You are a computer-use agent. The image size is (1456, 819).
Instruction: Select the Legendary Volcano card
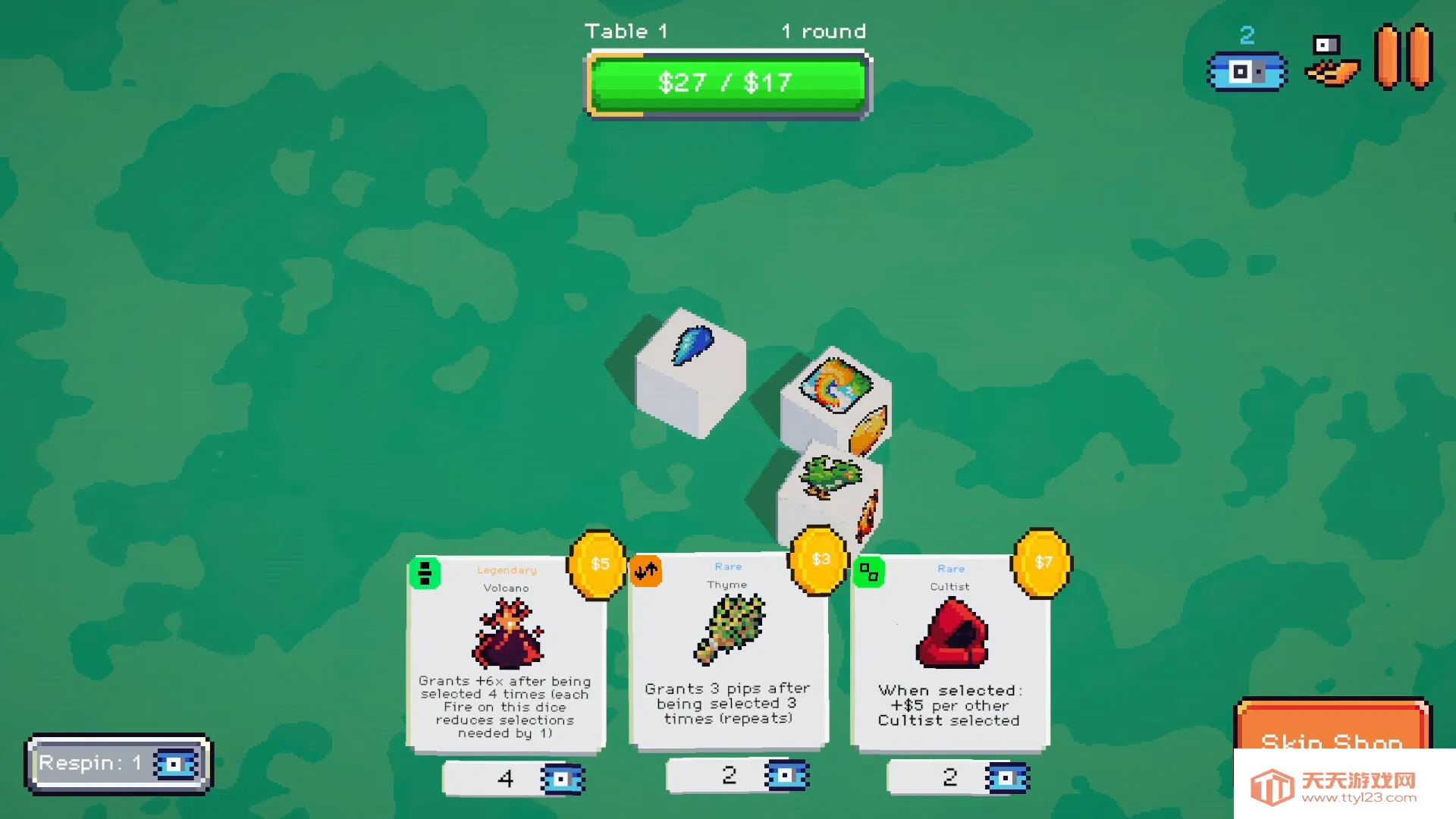506,653
